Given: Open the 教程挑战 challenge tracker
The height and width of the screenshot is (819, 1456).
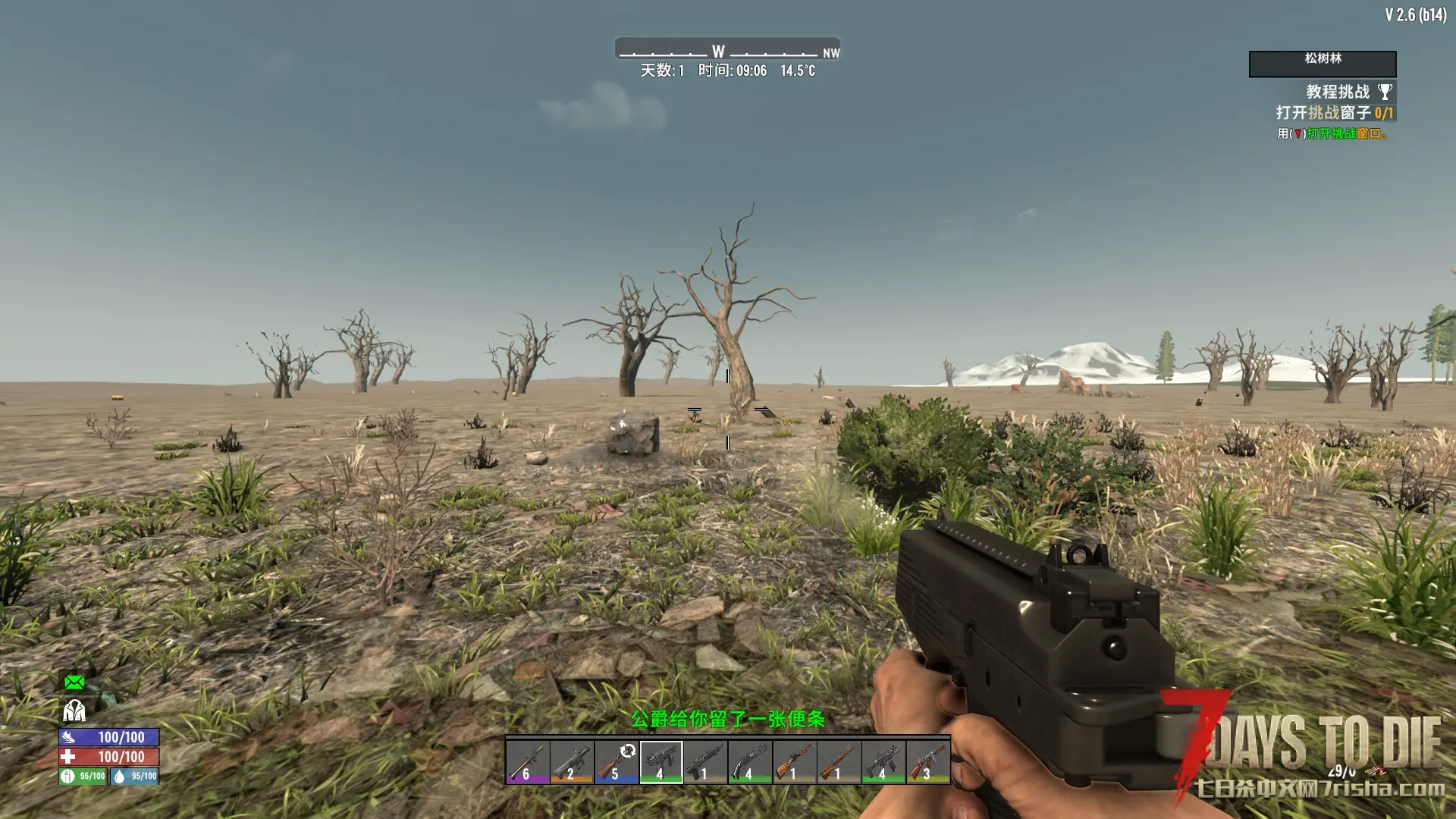Looking at the screenshot, I should click(x=1338, y=92).
